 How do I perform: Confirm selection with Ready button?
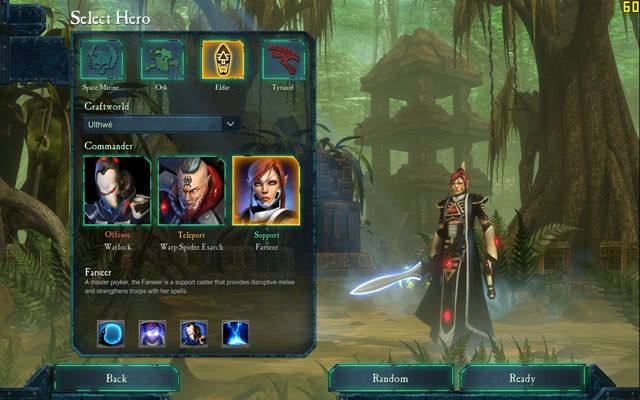(521, 379)
